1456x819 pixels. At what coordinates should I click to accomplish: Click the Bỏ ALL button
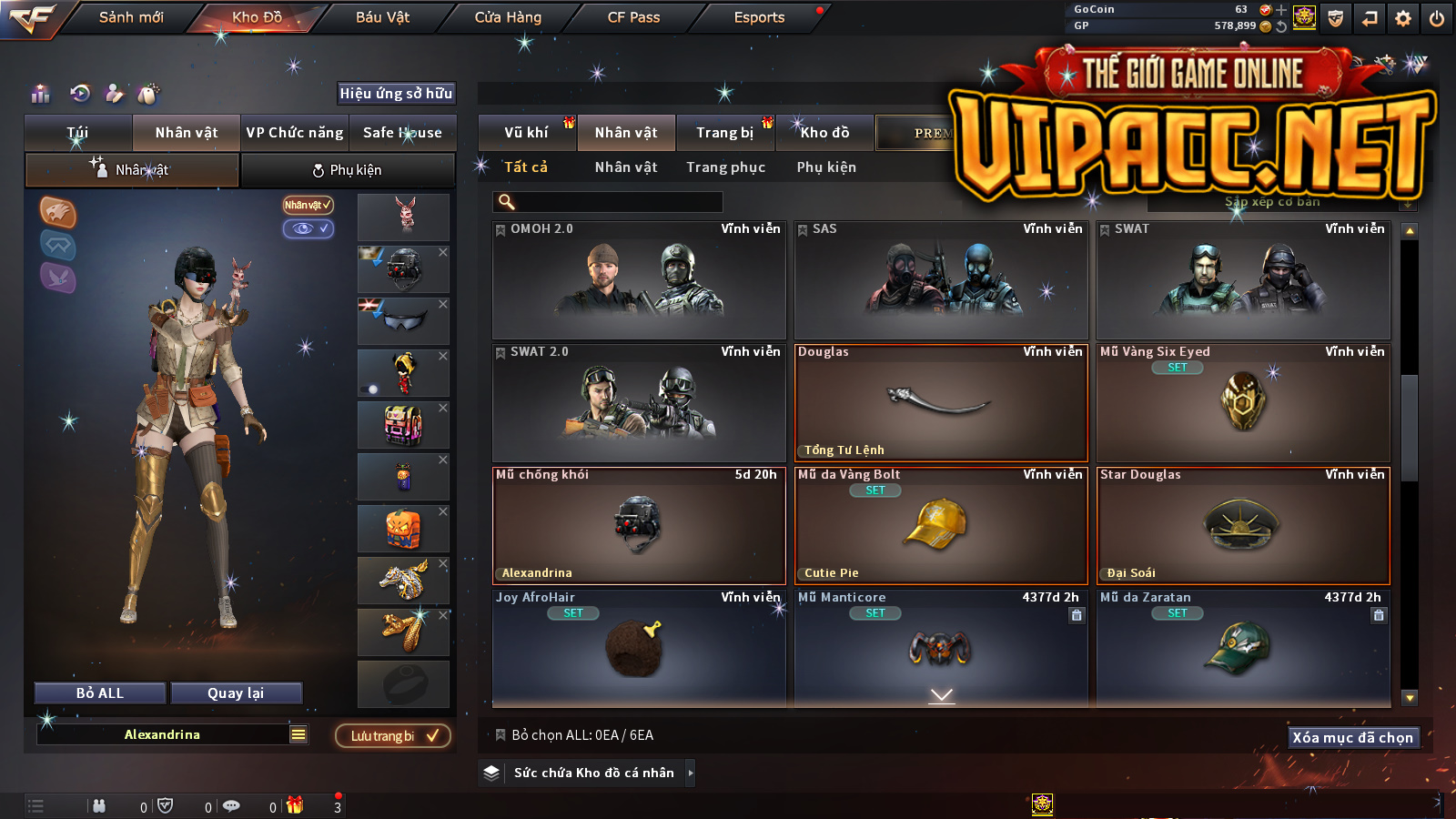click(100, 693)
